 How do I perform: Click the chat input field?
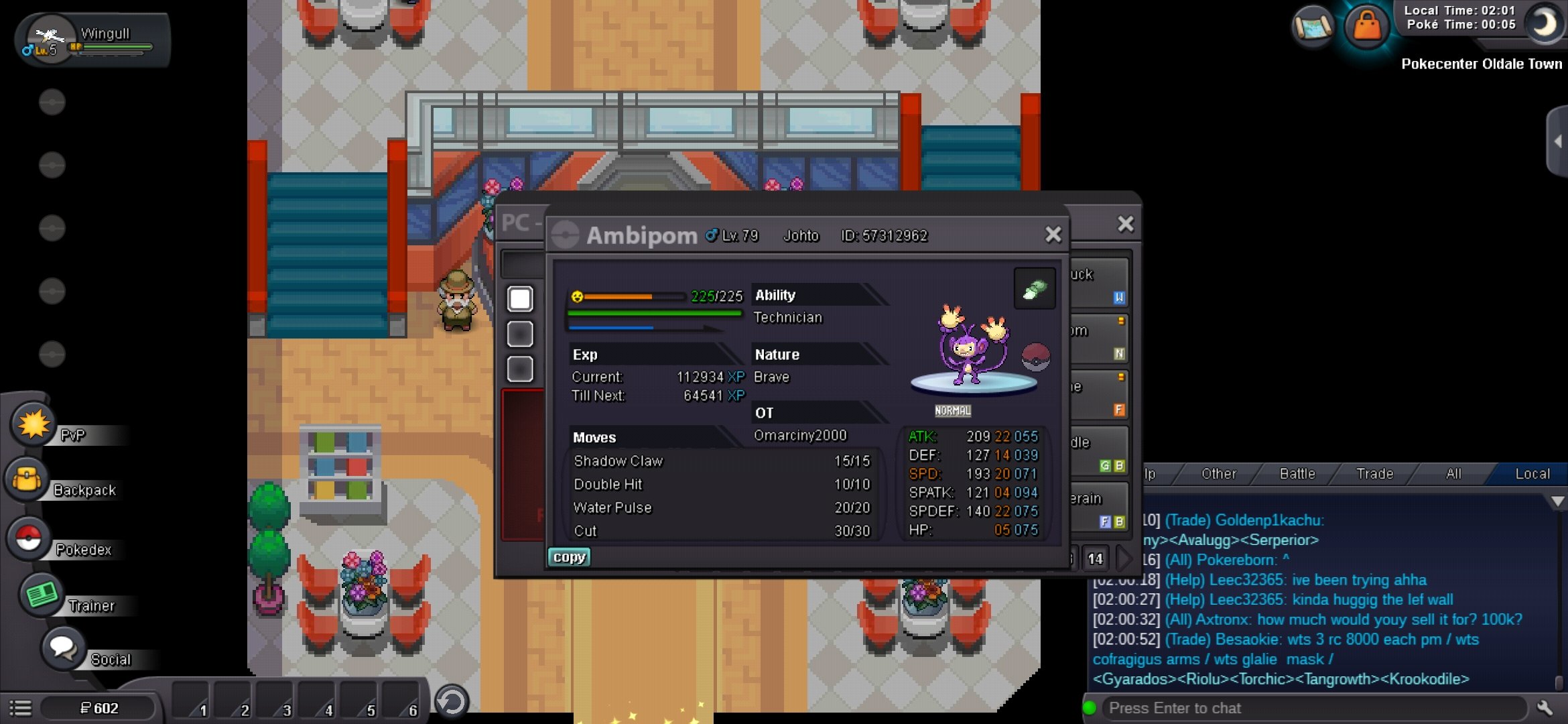[1313, 708]
